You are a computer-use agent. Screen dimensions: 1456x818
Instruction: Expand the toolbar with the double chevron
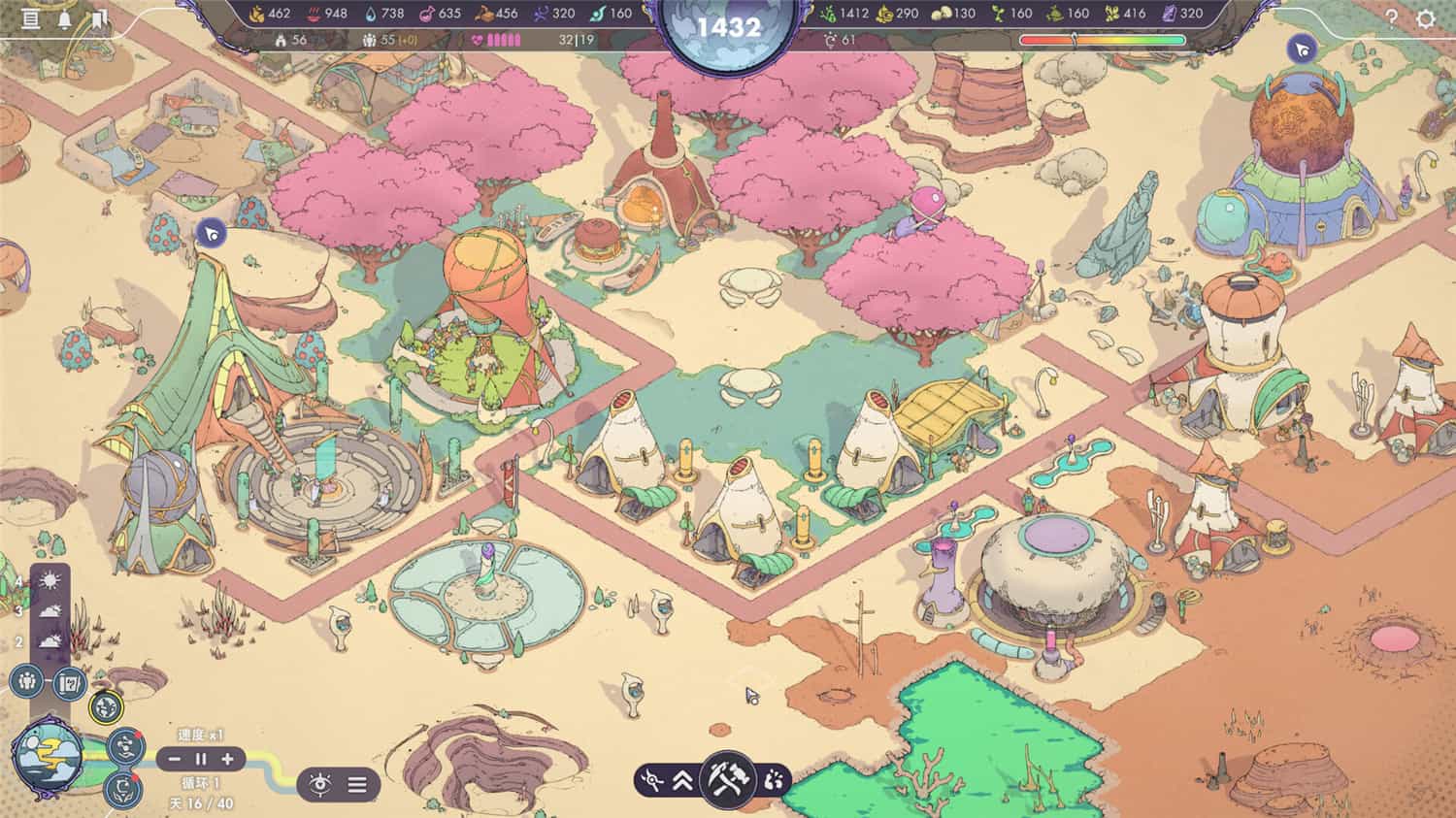pyautogui.click(x=681, y=779)
